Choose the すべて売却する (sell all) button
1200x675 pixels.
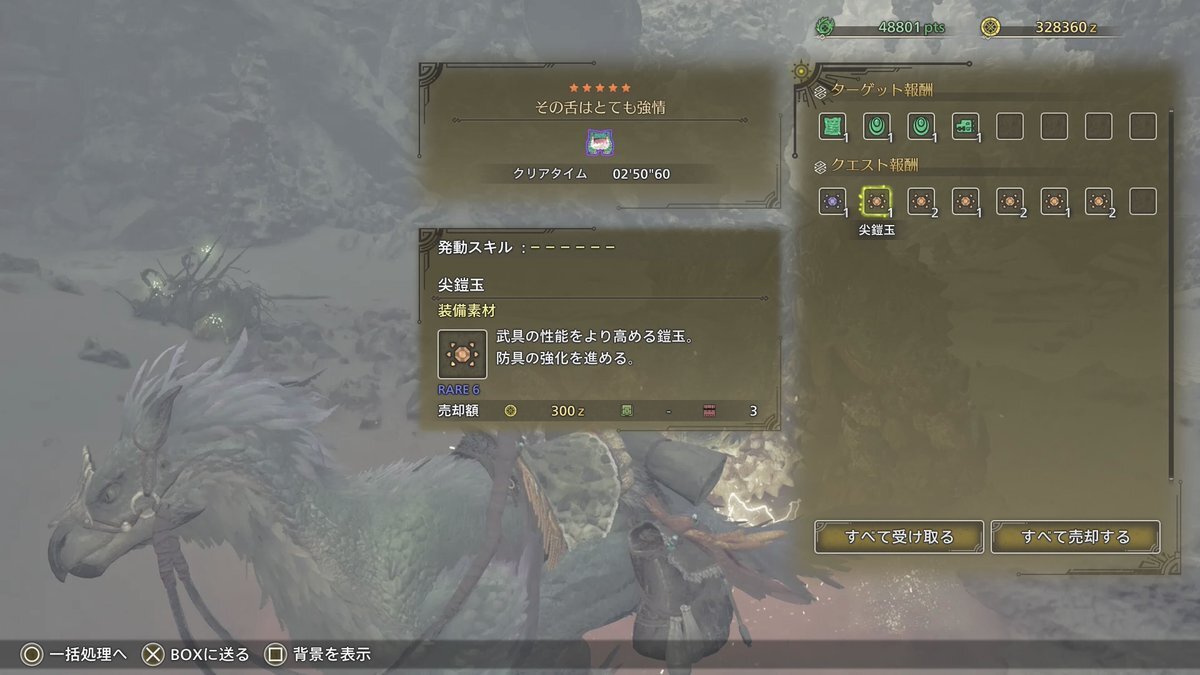[x=1075, y=537]
